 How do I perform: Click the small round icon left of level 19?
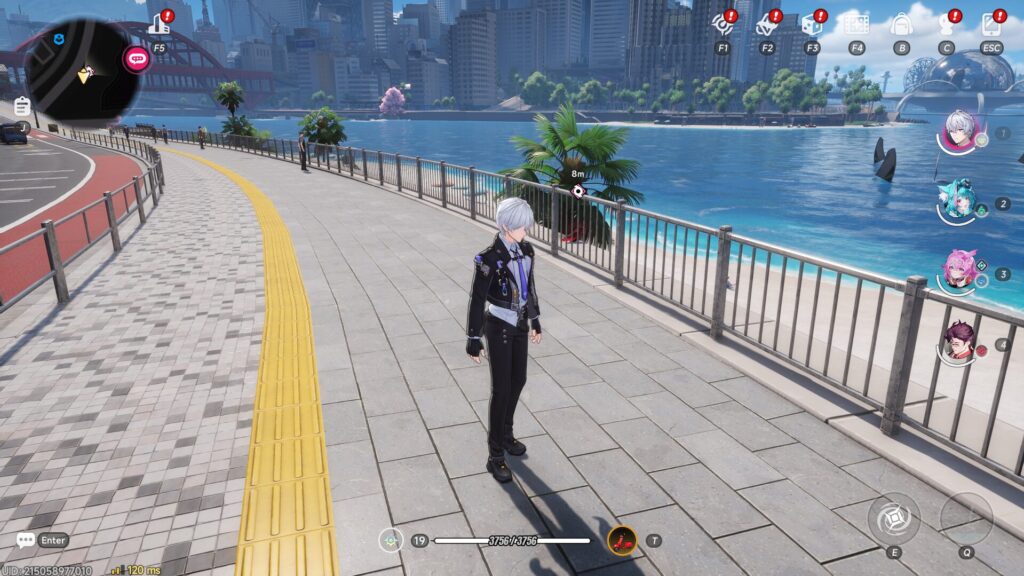(391, 540)
